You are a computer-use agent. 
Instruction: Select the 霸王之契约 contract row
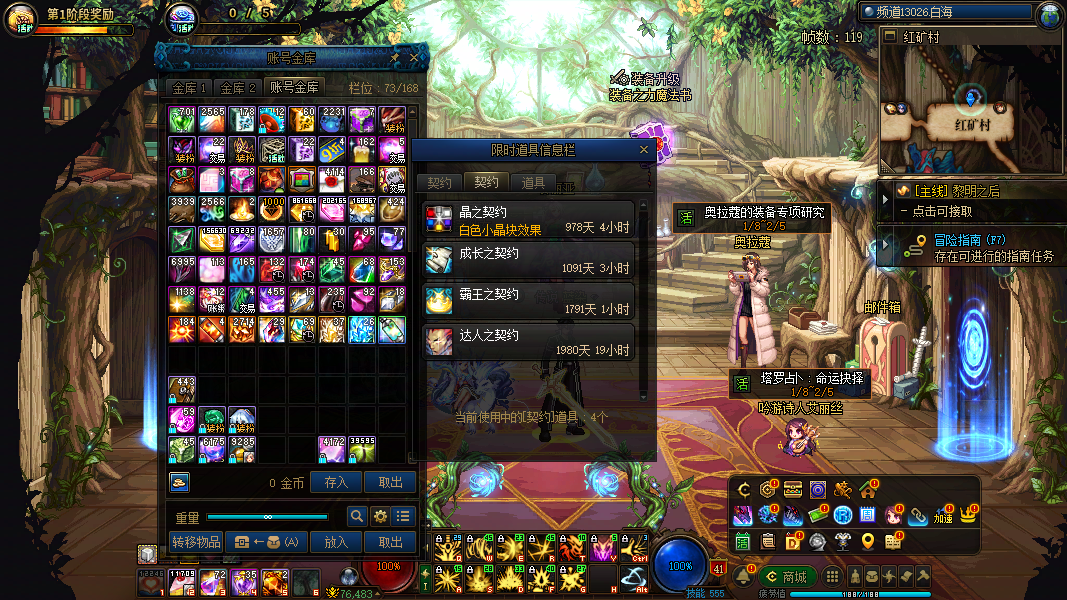click(529, 301)
